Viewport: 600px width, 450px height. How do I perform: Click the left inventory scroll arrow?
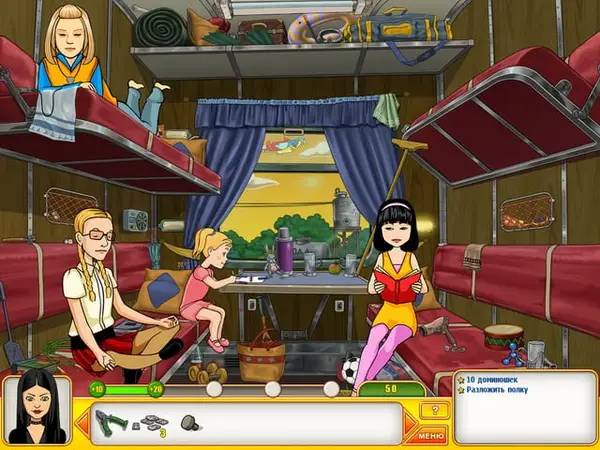(x=82, y=422)
